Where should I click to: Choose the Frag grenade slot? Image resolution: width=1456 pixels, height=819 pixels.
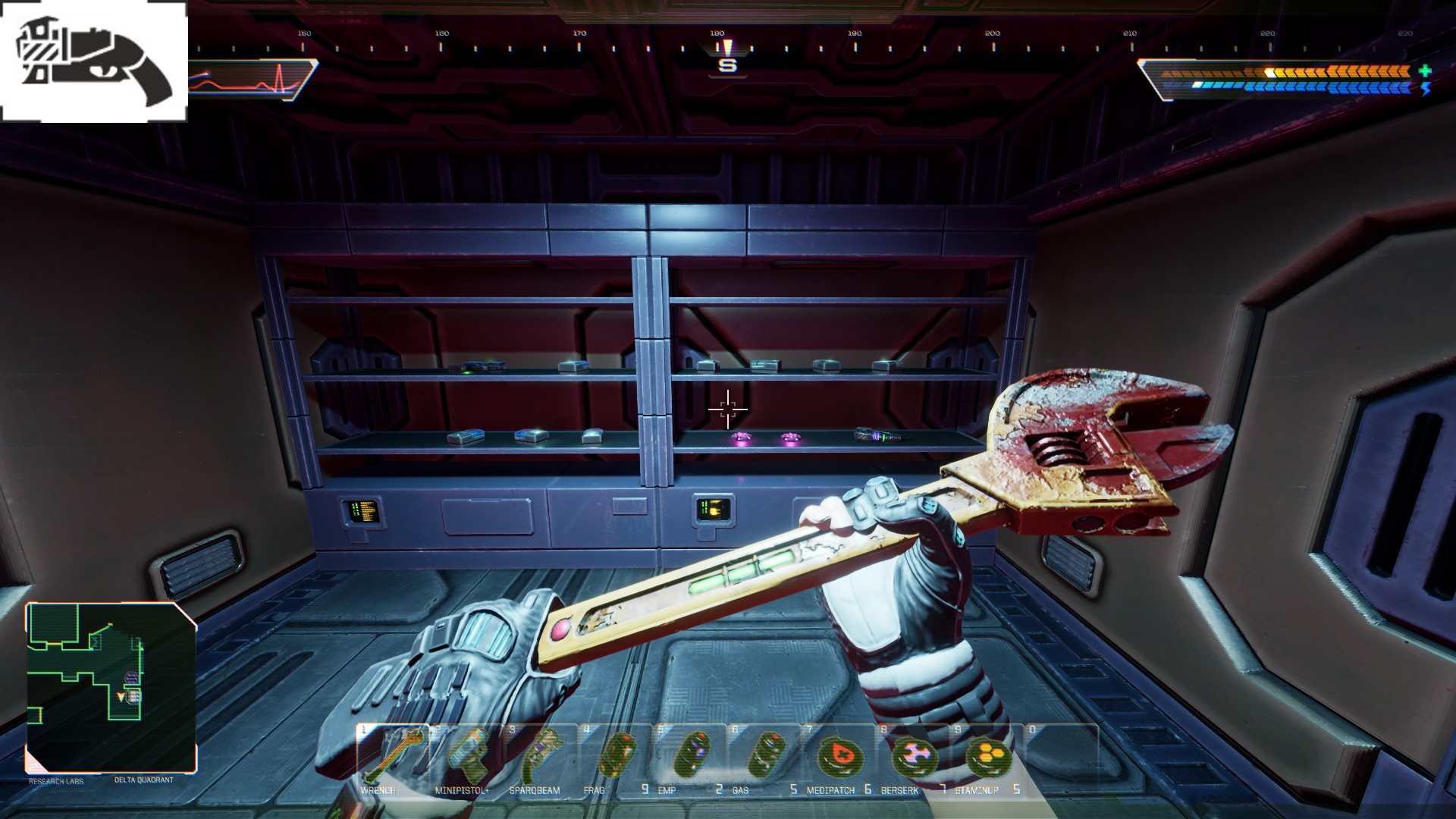click(614, 757)
